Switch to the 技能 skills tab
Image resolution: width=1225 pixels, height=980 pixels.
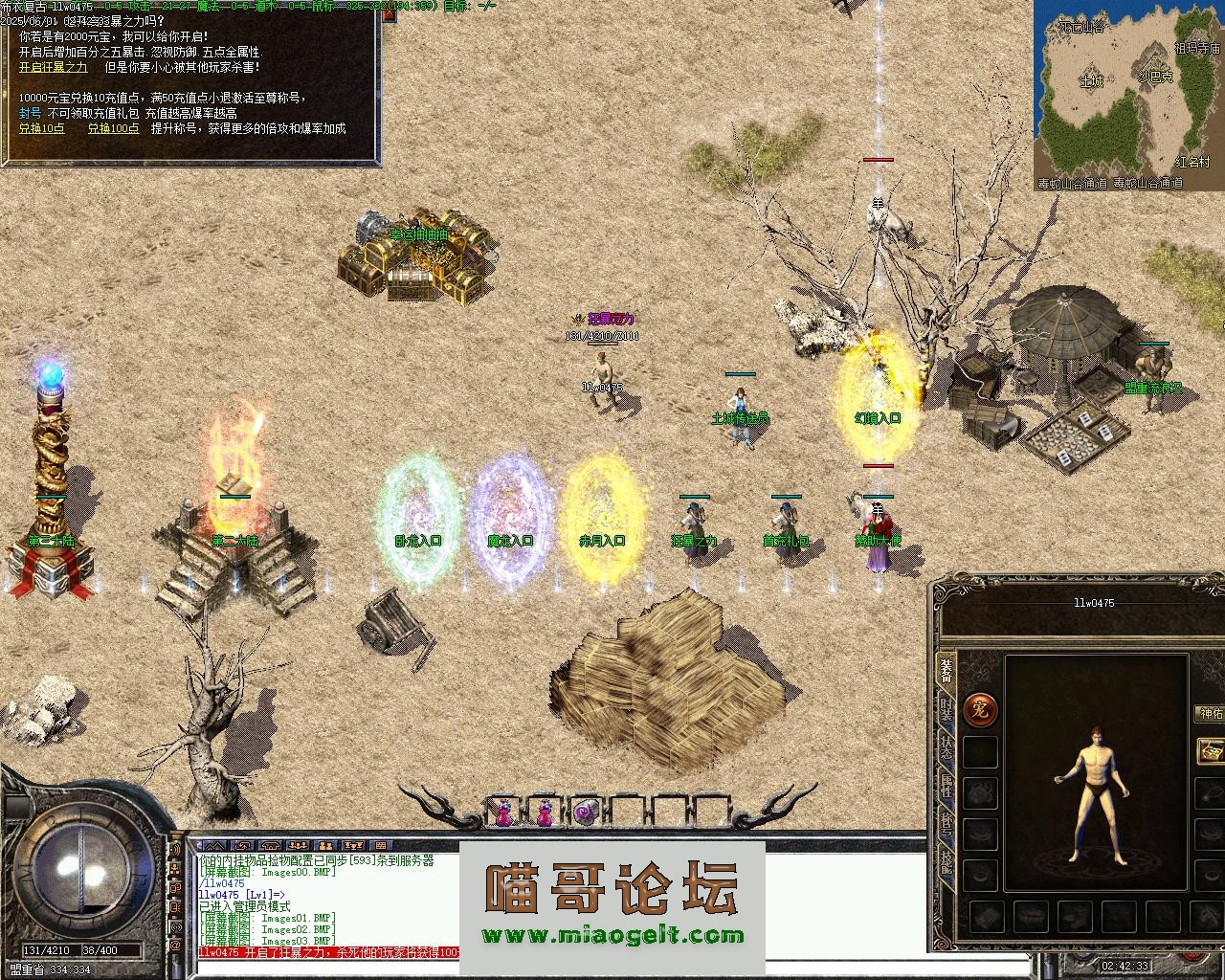point(946,863)
